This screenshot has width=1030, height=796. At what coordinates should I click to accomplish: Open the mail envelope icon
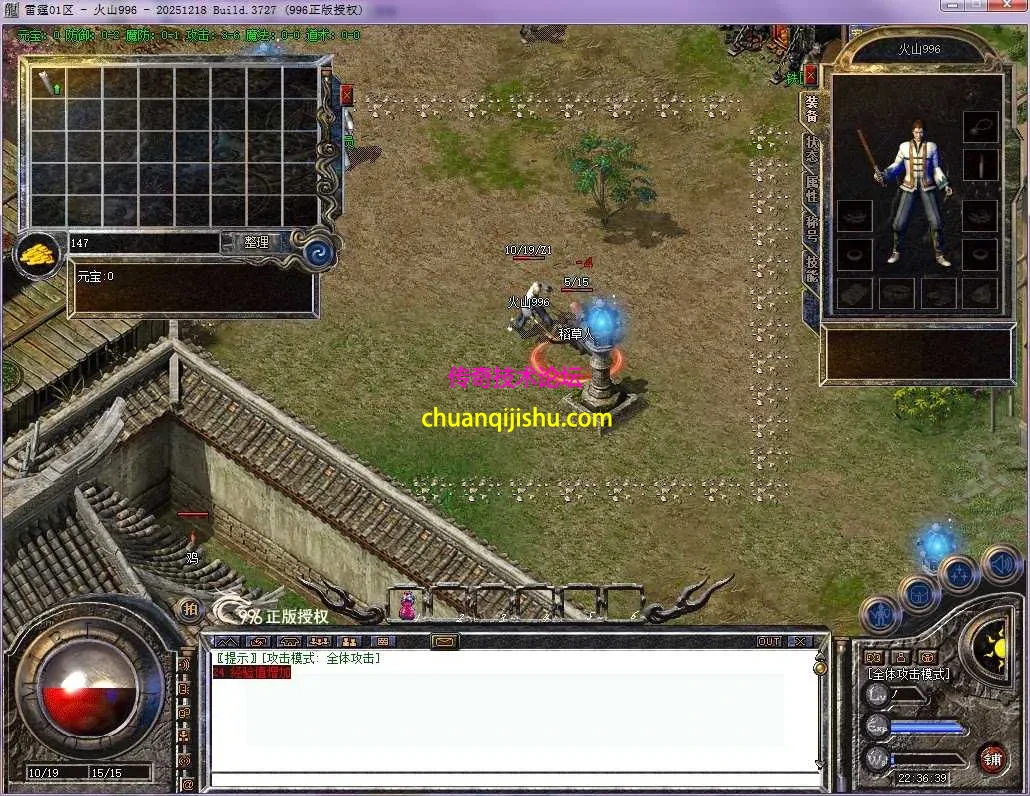[x=445, y=641]
